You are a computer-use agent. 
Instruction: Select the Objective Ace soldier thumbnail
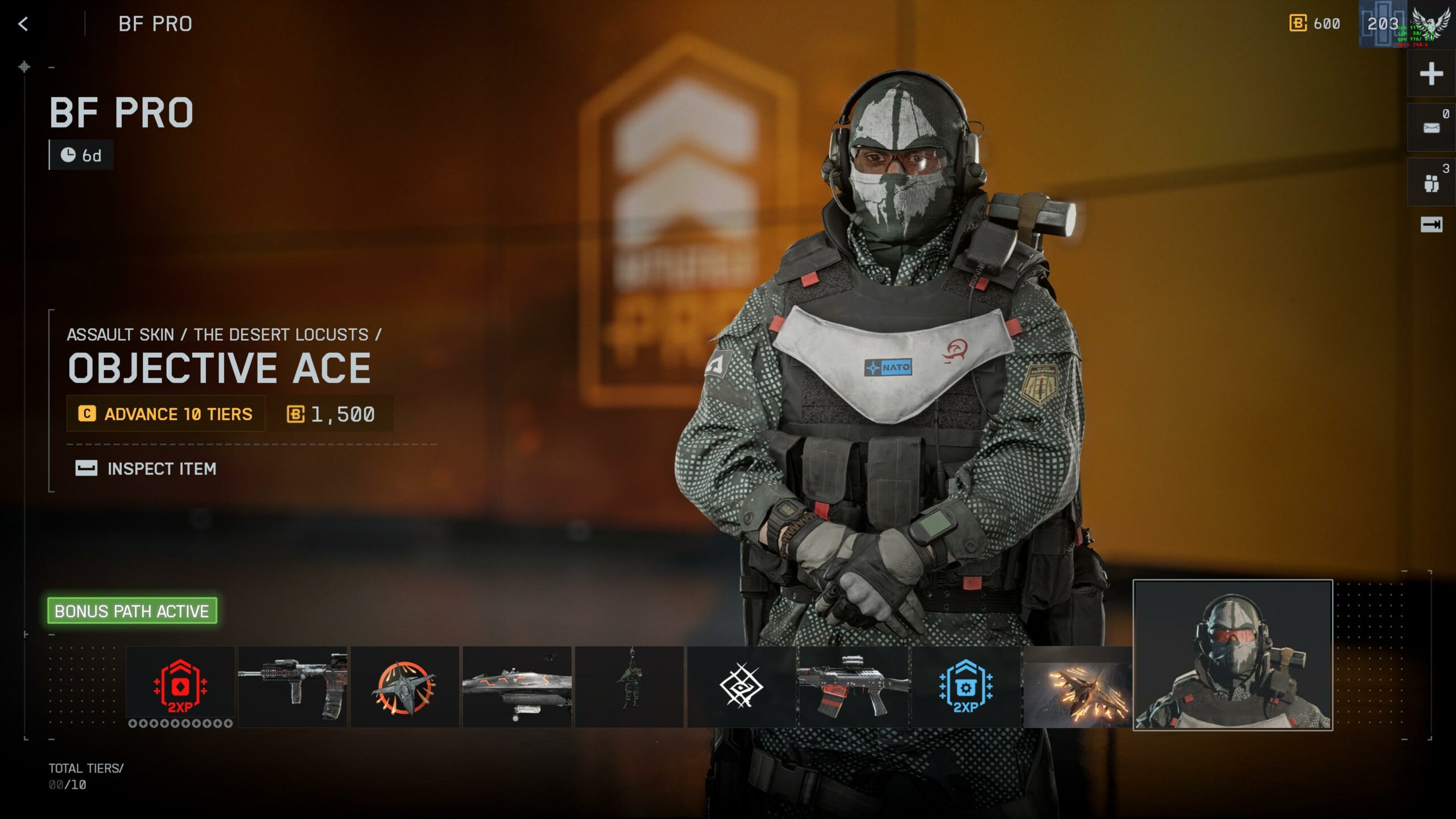click(x=1232, y=655)
